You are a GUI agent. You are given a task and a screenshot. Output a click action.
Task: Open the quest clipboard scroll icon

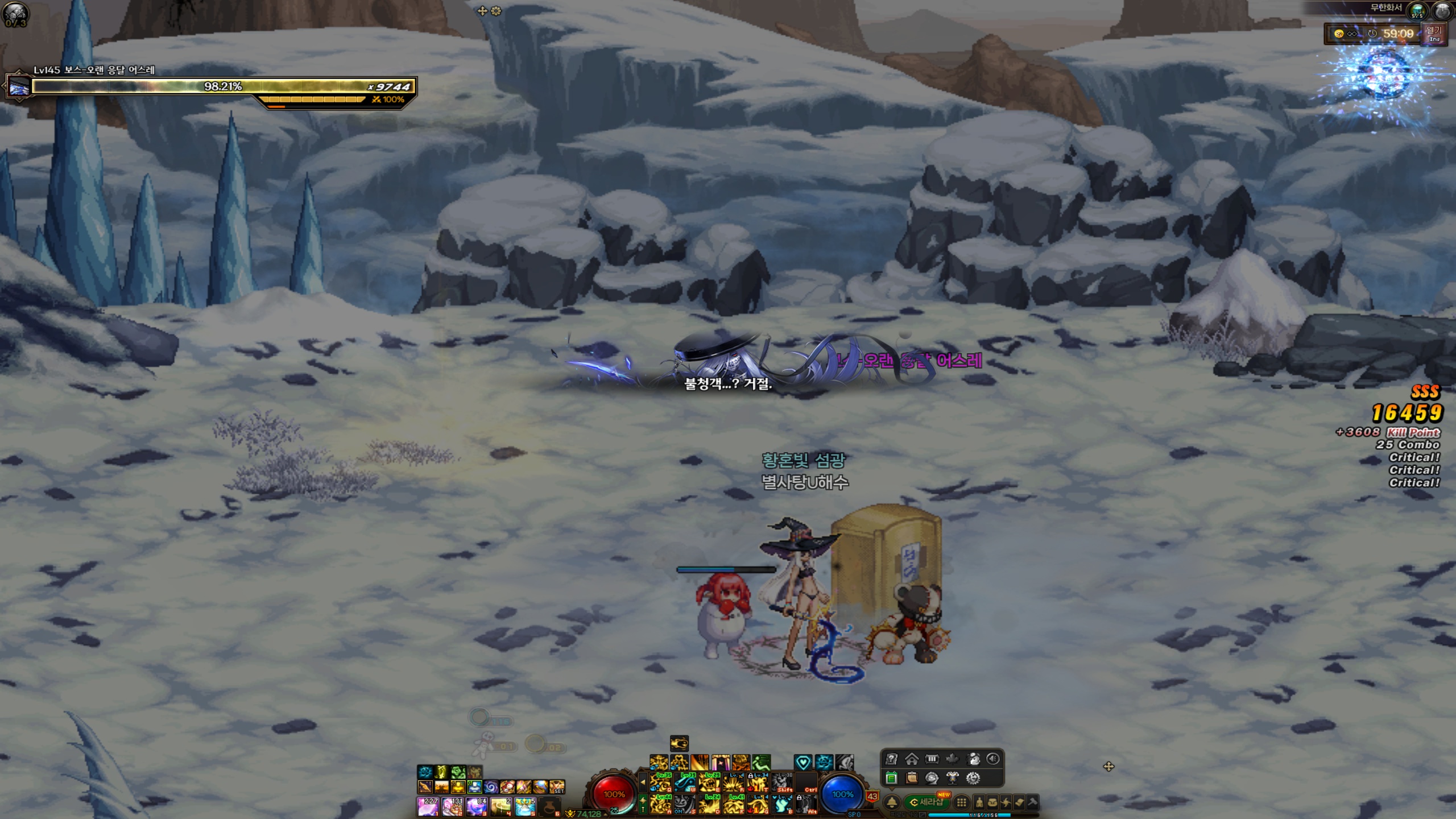pyautogui.click(x=912, y=777)
